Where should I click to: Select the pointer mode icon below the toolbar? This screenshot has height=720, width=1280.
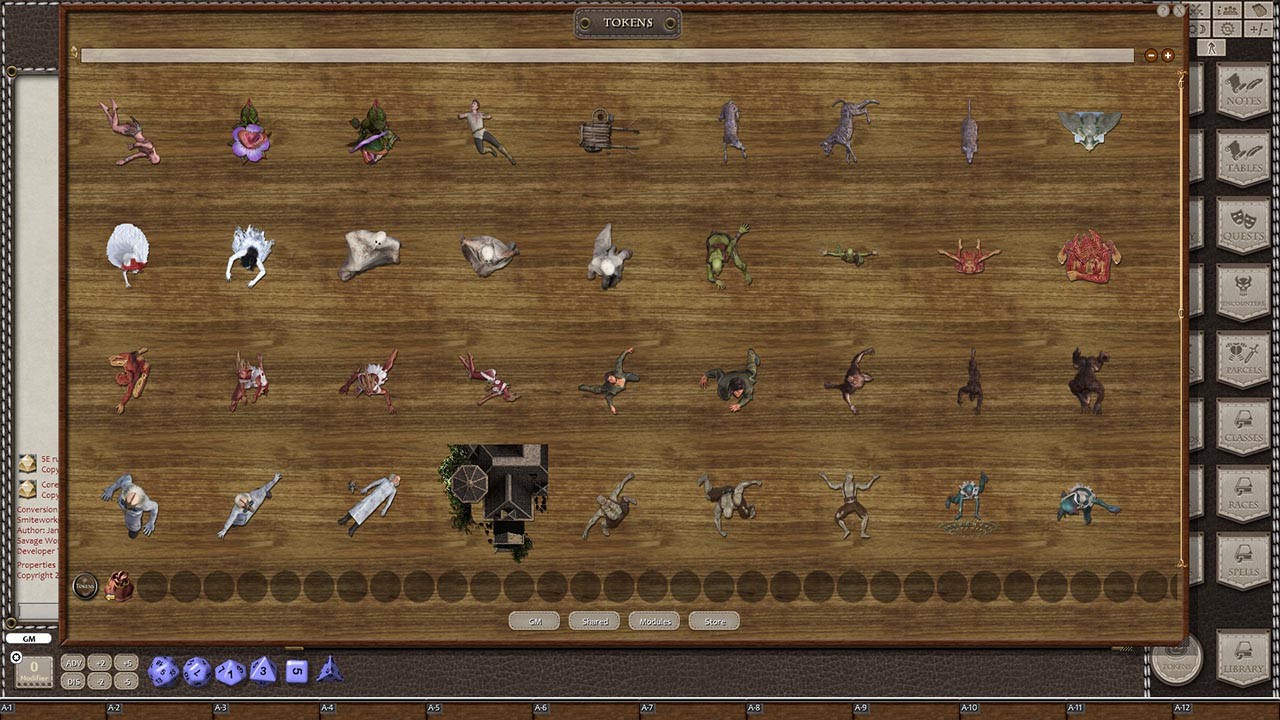click(1212, 45)
